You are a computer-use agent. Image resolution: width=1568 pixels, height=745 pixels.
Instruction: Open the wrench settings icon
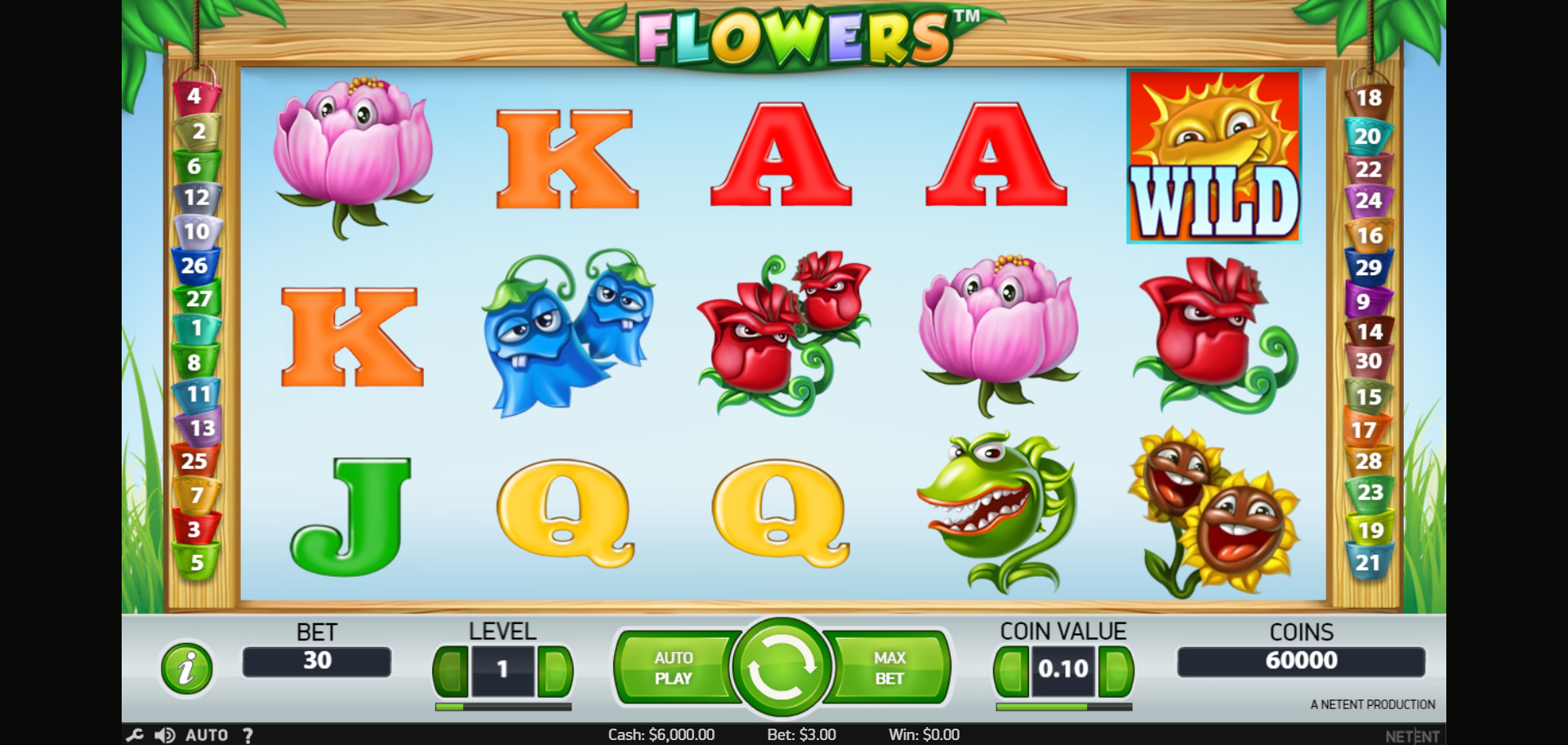click(135, 735)
